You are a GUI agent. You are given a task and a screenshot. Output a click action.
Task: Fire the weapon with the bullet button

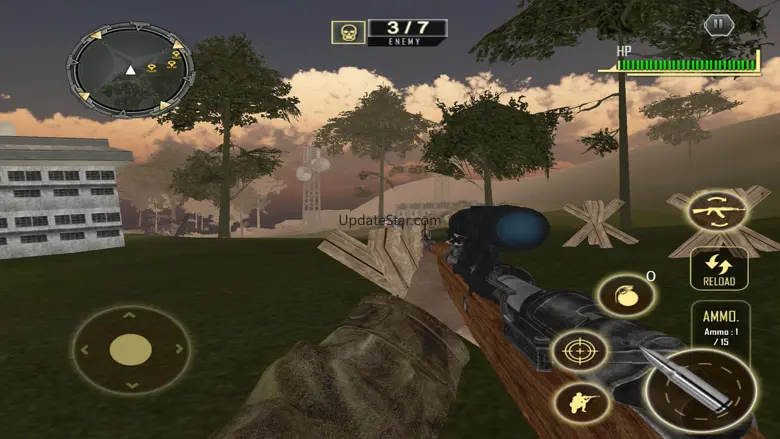coord(700,390)
